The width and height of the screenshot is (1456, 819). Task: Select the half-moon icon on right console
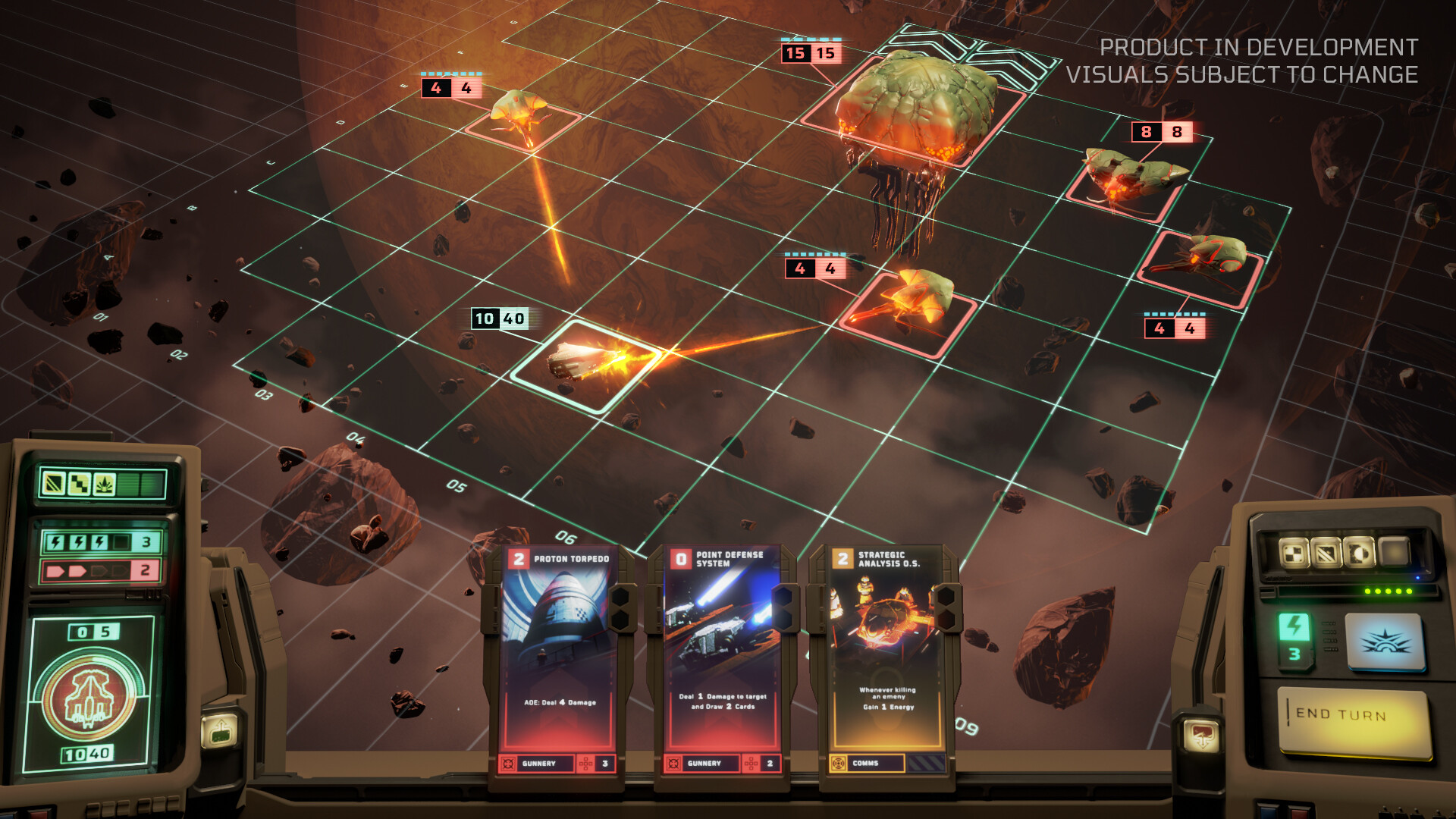pos(1357,552)
